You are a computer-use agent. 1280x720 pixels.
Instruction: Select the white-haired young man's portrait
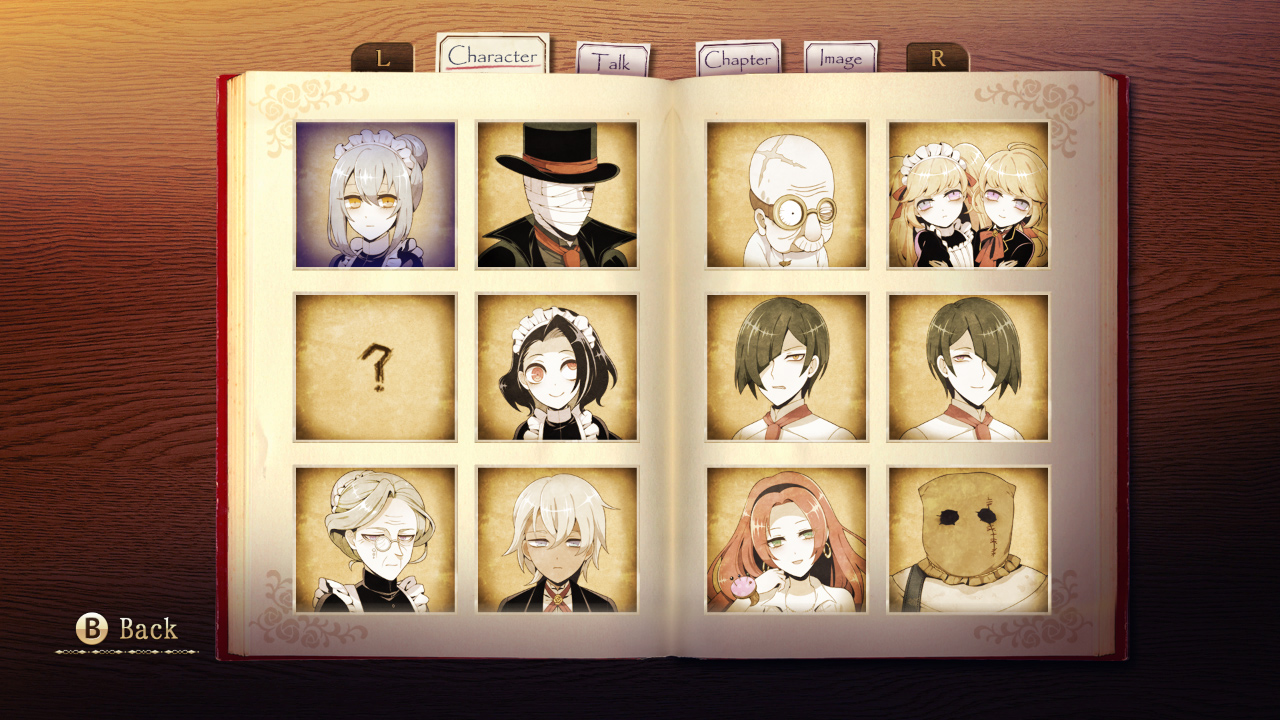(557, 540)
